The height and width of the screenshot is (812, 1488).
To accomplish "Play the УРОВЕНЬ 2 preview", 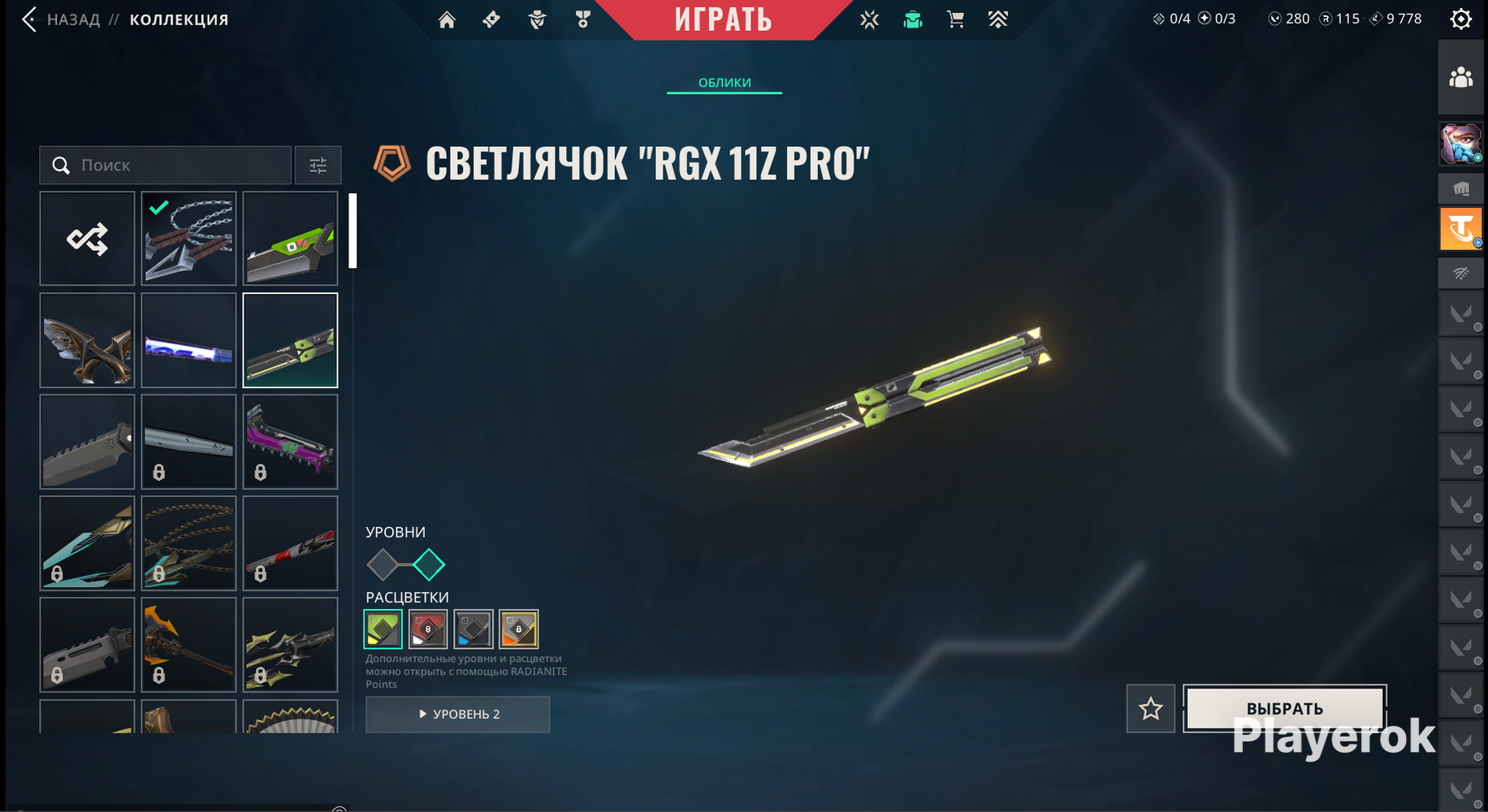I will point(458,715).
